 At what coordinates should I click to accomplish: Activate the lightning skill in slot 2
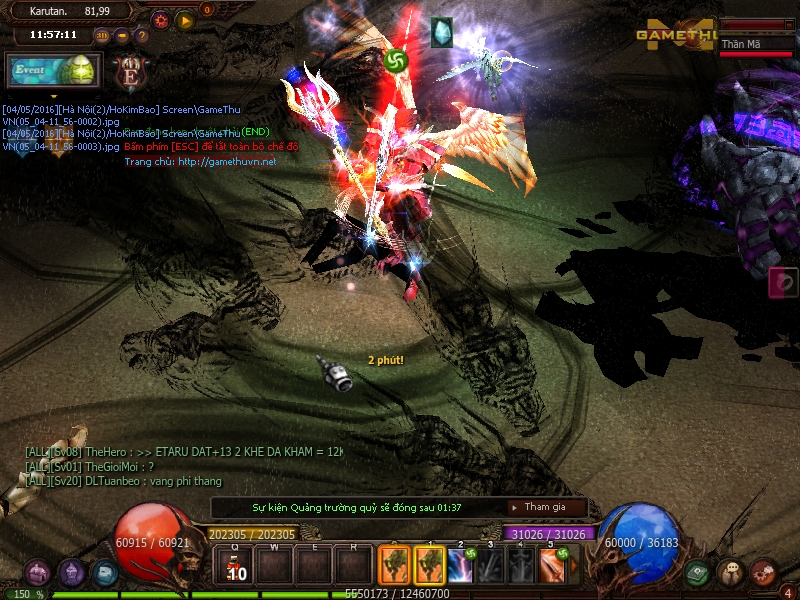pos(461,565)
